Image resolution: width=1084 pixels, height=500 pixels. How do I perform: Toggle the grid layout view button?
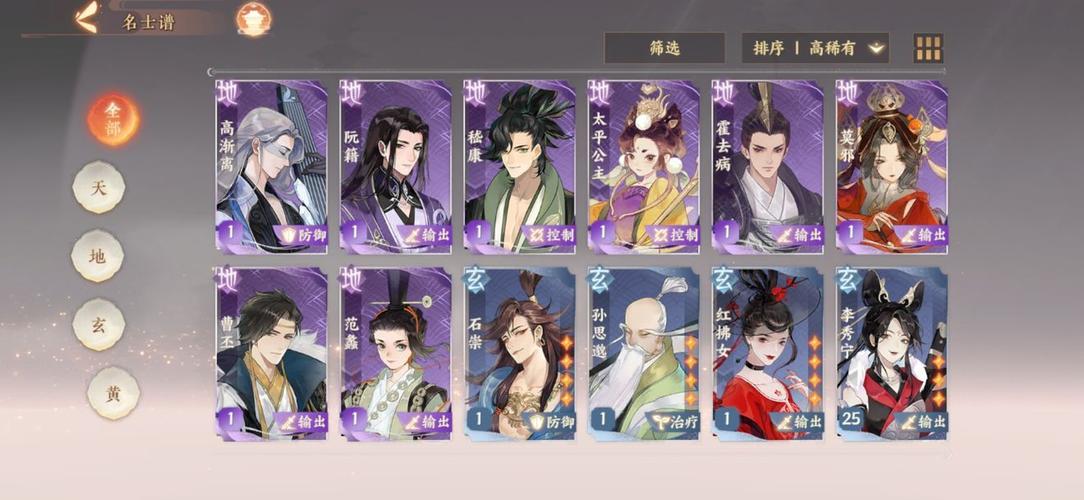[x=928, y=48]
